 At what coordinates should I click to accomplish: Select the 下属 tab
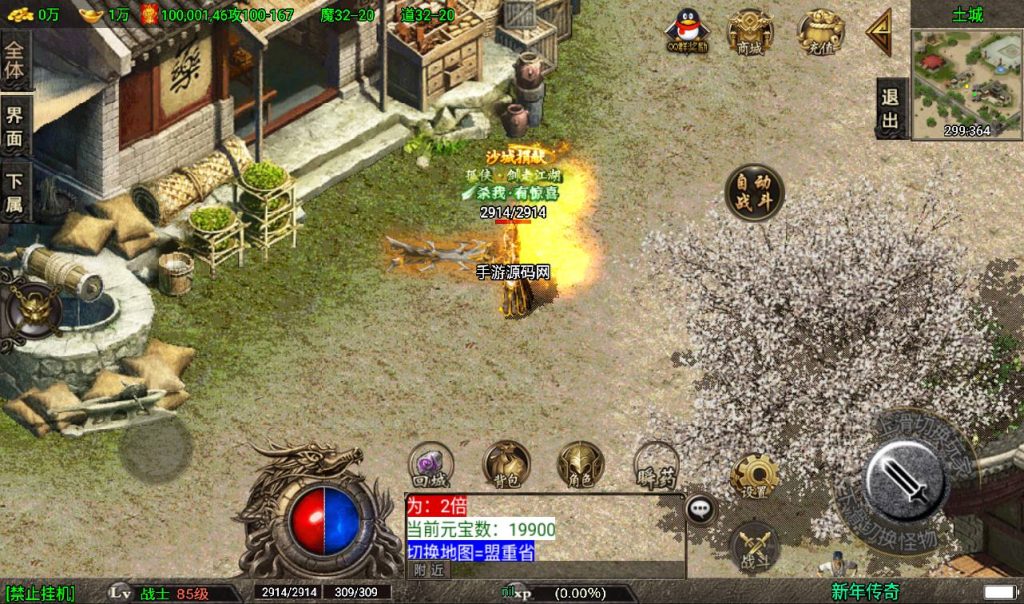point(14,191)
